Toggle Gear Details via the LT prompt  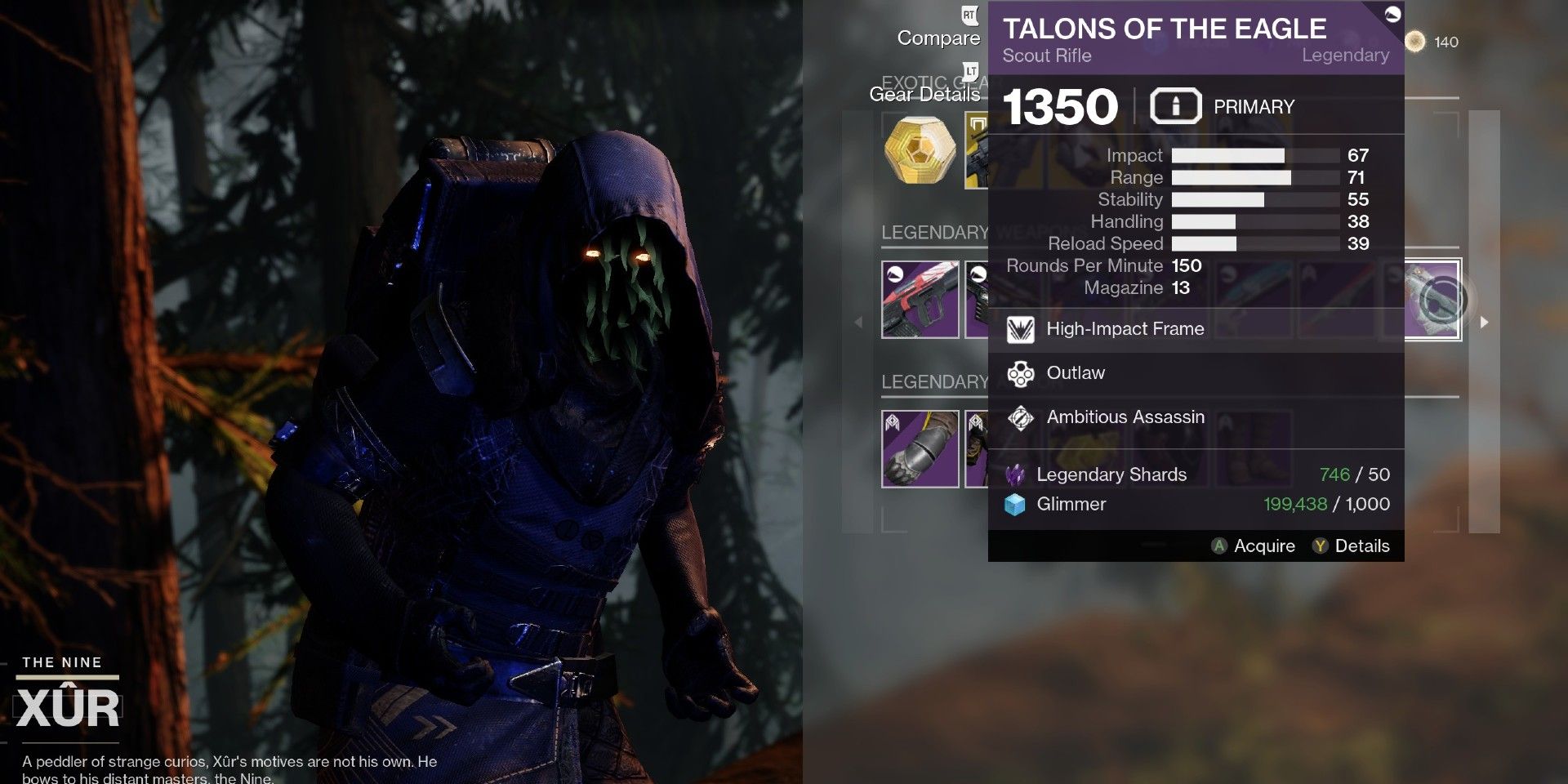click(972, 71)
